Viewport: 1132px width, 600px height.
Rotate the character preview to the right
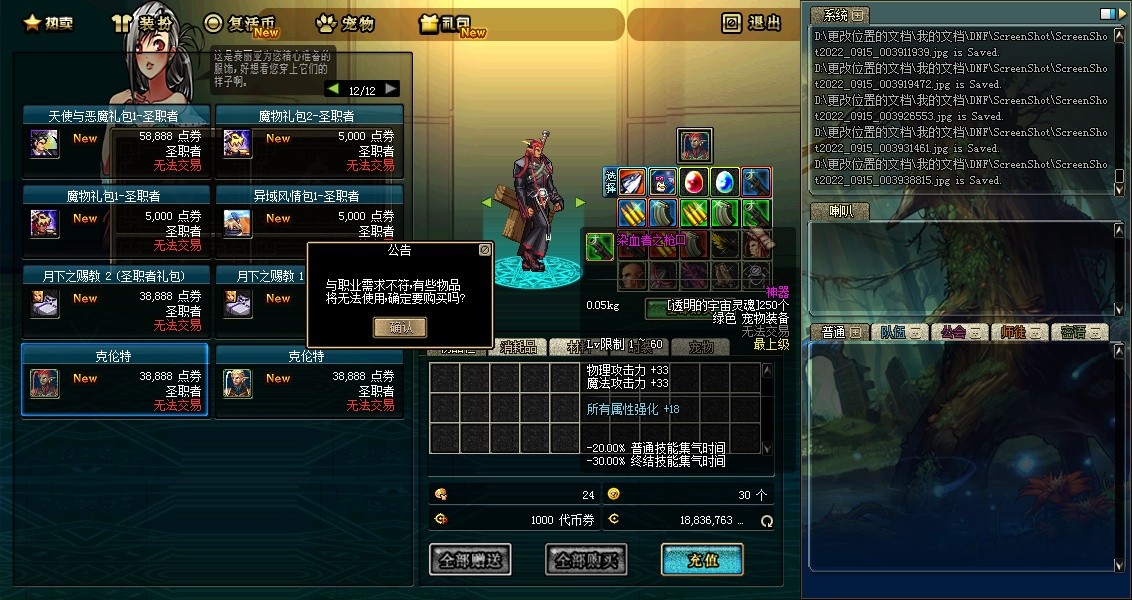[579, 202]
